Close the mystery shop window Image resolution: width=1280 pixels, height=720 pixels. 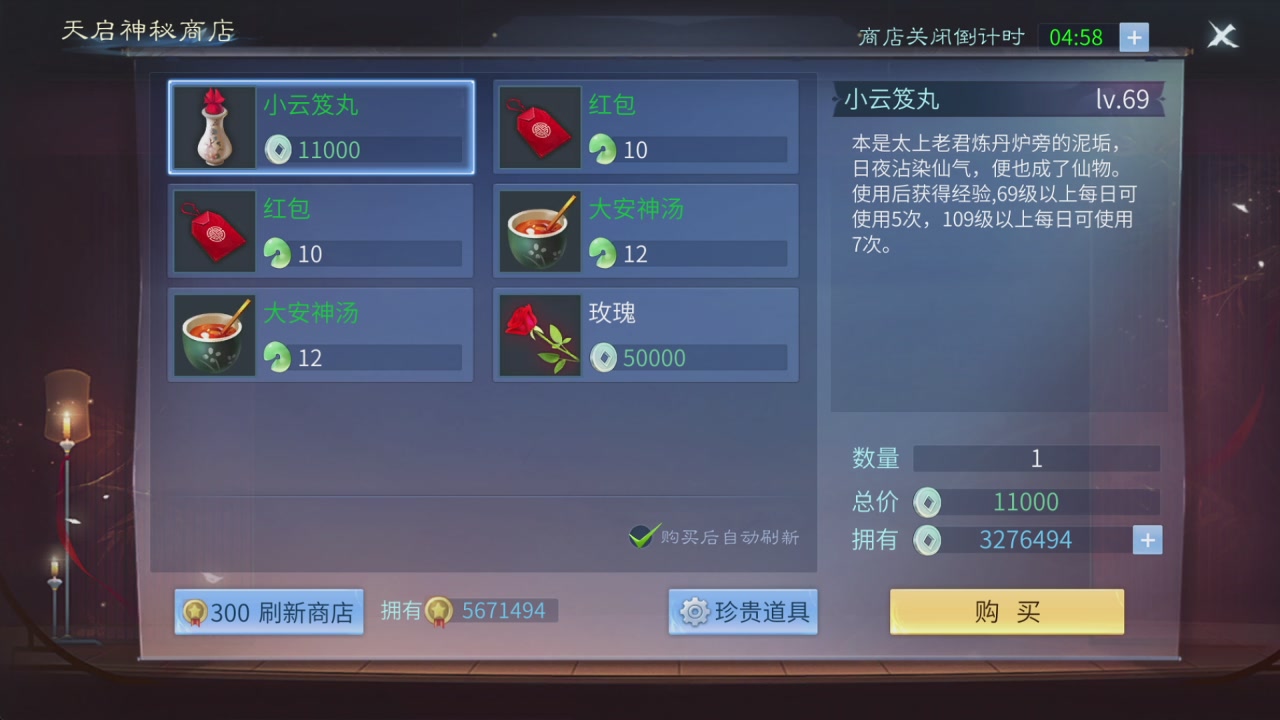click(1222, 36)
